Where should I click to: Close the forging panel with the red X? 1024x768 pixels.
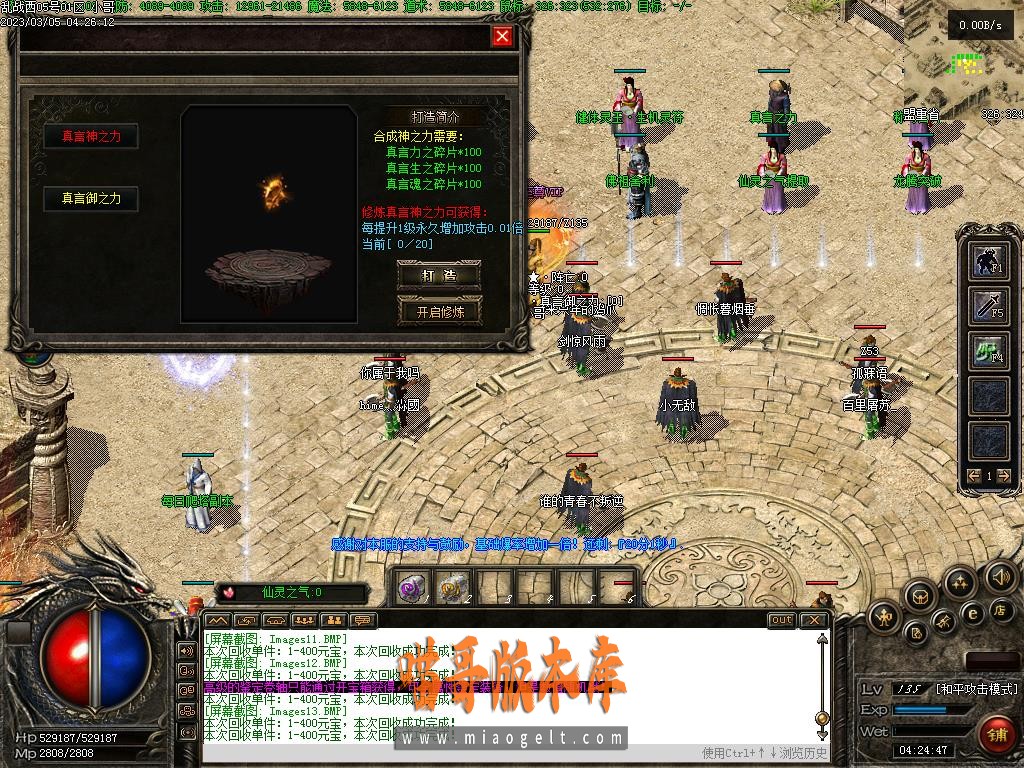502,37
